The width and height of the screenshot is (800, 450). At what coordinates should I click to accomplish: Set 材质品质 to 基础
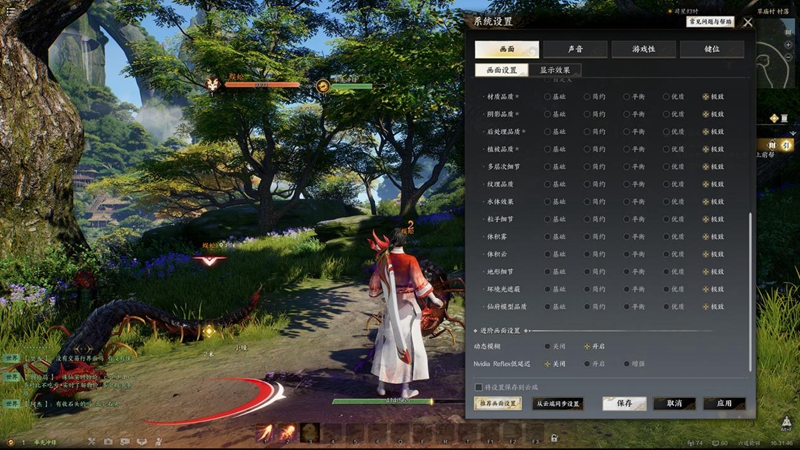coord(547,97)
